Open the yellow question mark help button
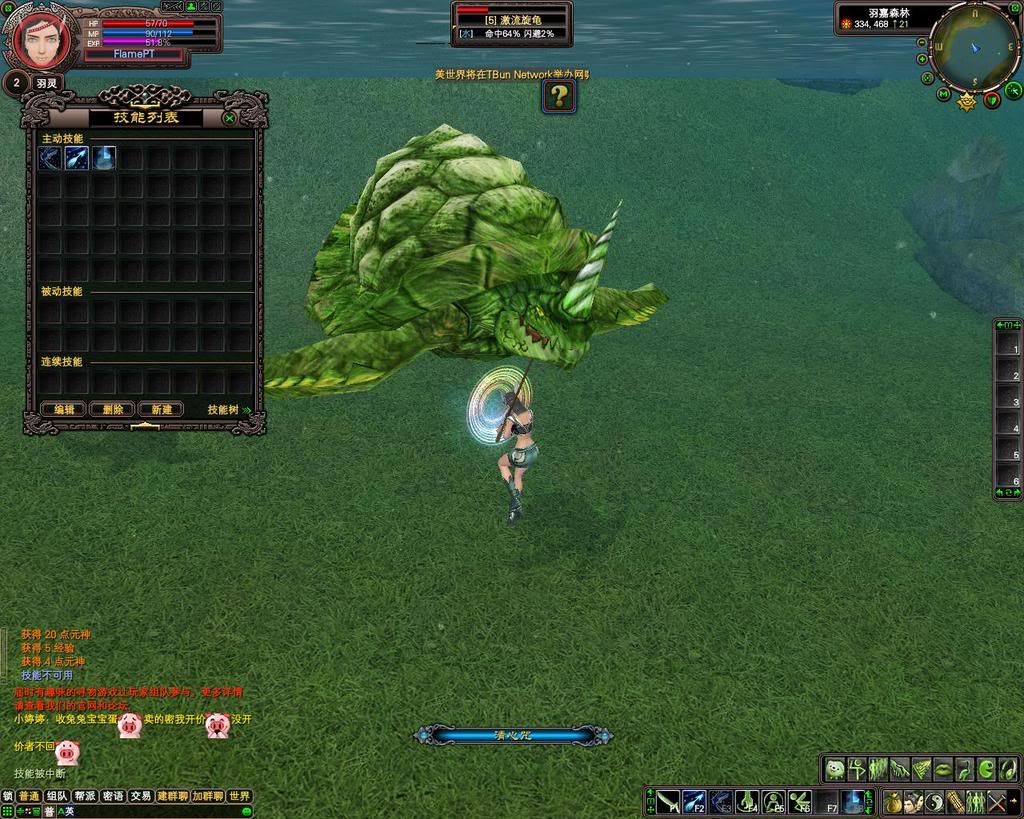1024x819 pixels. click(559, 96)
